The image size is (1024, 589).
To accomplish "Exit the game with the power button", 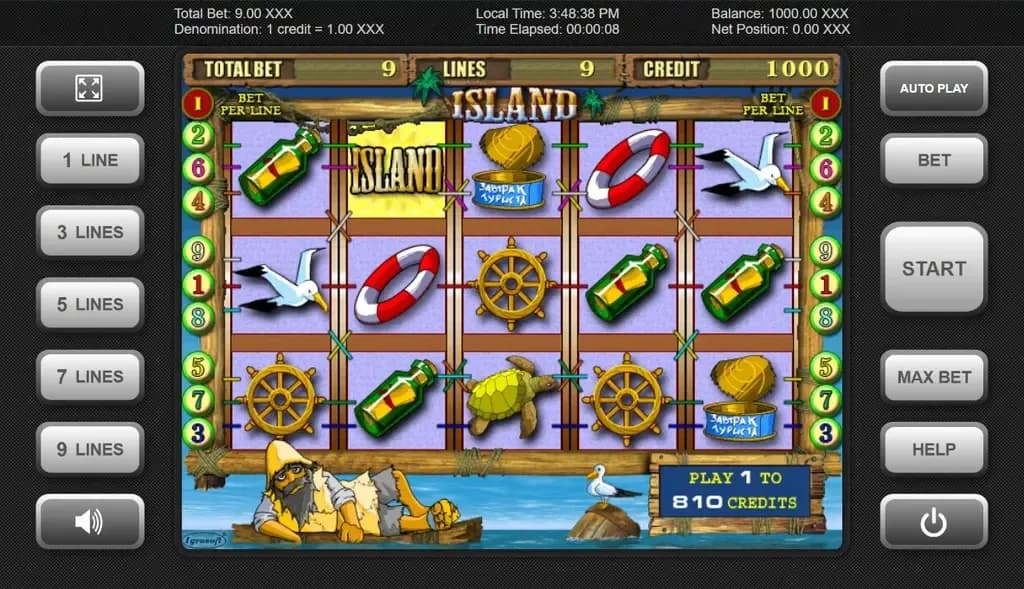I will (933, 521).
